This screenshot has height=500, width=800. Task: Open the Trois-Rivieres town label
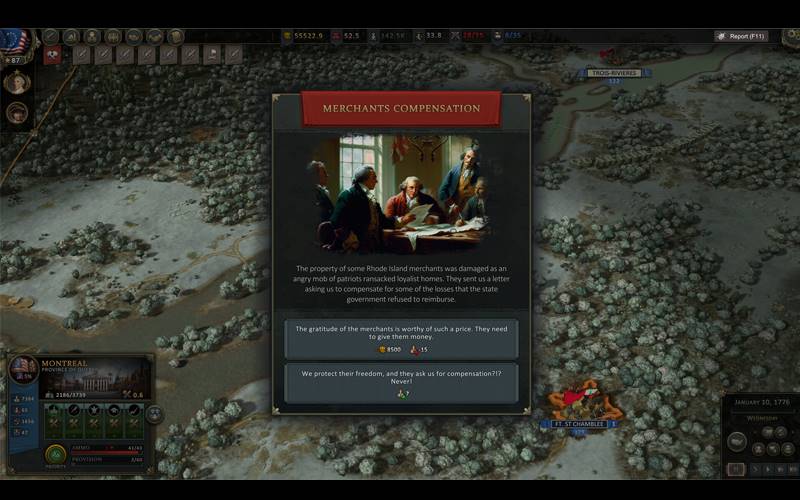click(615, 73)
